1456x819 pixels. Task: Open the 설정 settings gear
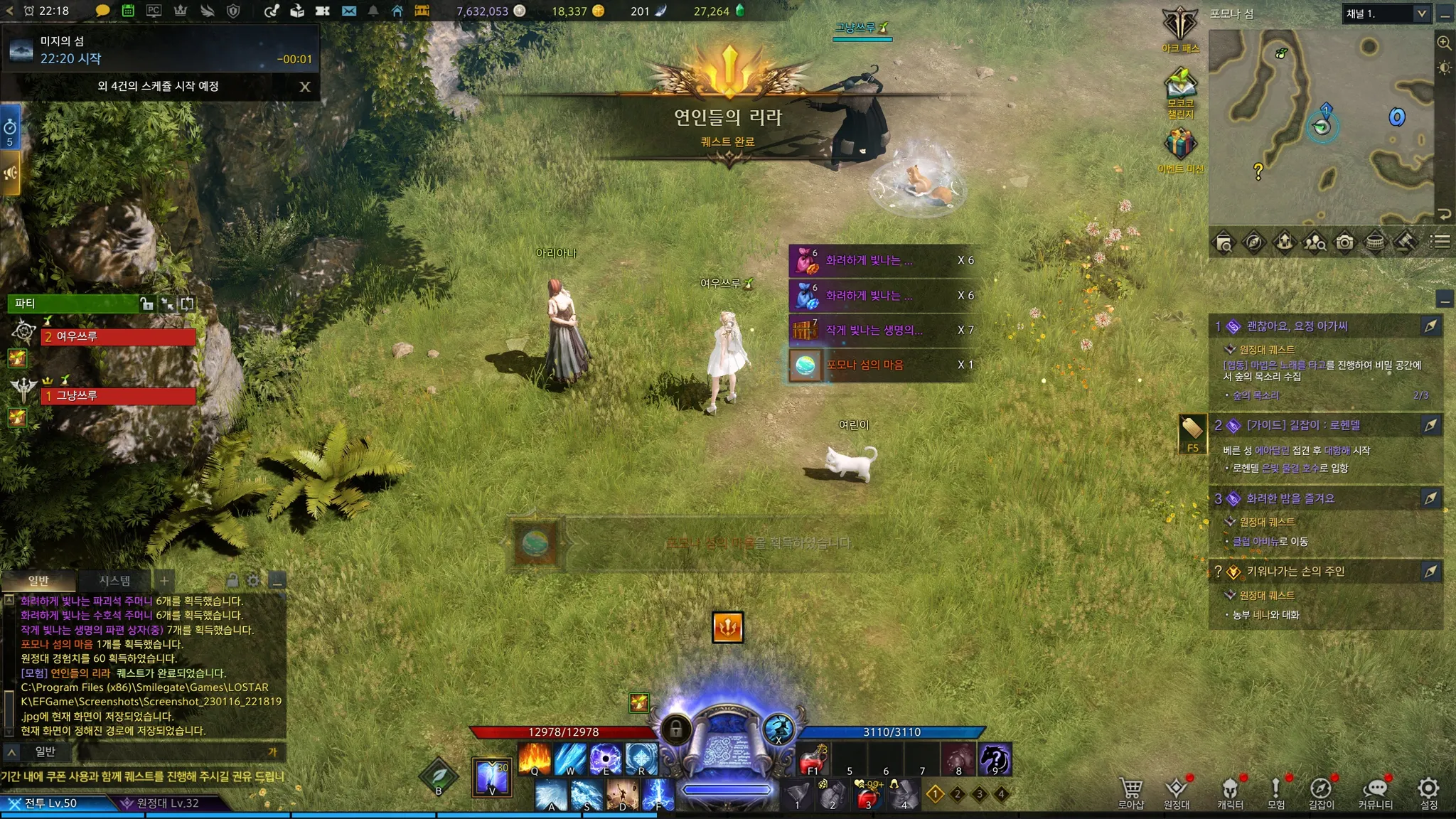(x=1428, y=792)
